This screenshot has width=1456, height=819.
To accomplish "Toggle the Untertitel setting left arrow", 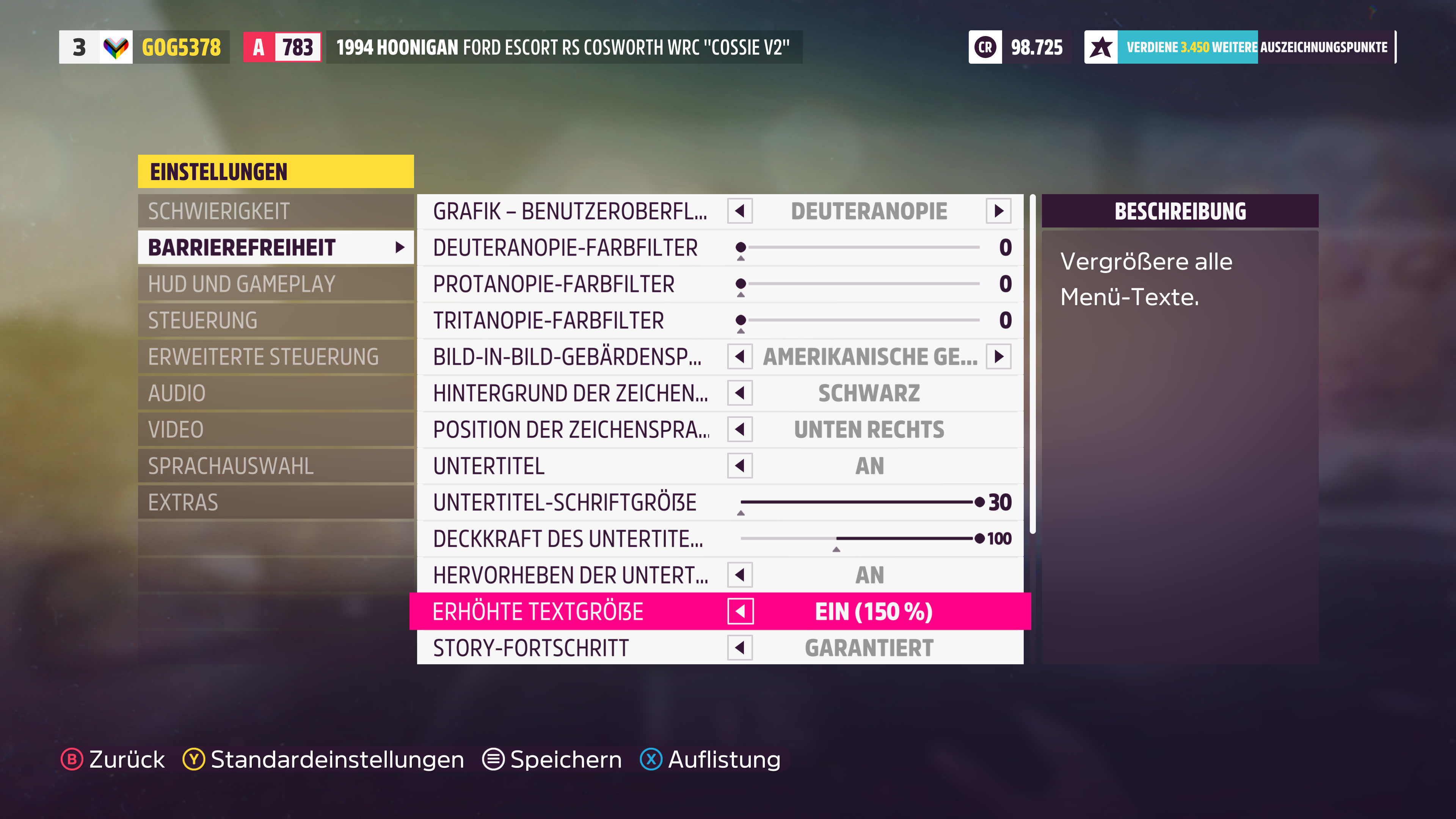I will tap(740, 466).
